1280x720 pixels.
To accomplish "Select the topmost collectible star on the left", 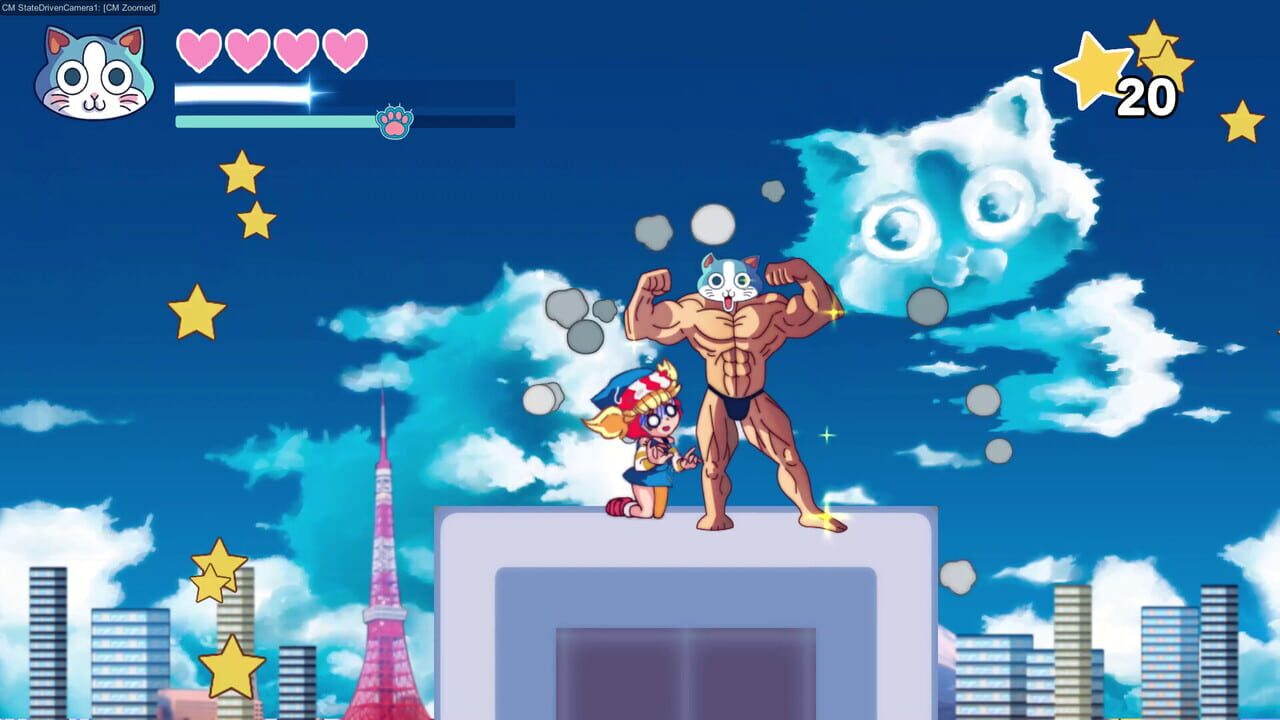I will coord(240,170).
